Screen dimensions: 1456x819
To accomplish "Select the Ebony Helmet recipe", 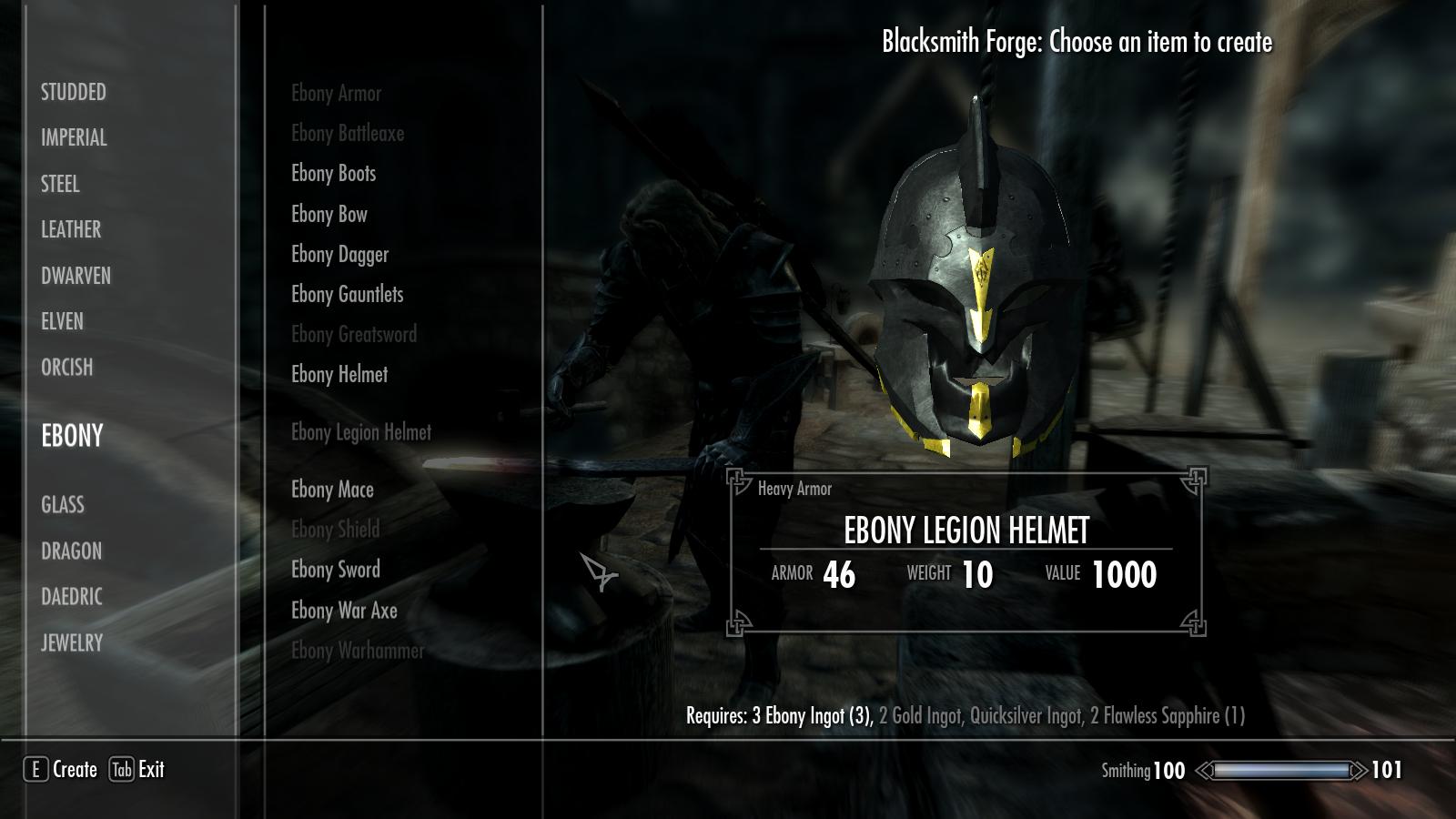I will point(339,374).
